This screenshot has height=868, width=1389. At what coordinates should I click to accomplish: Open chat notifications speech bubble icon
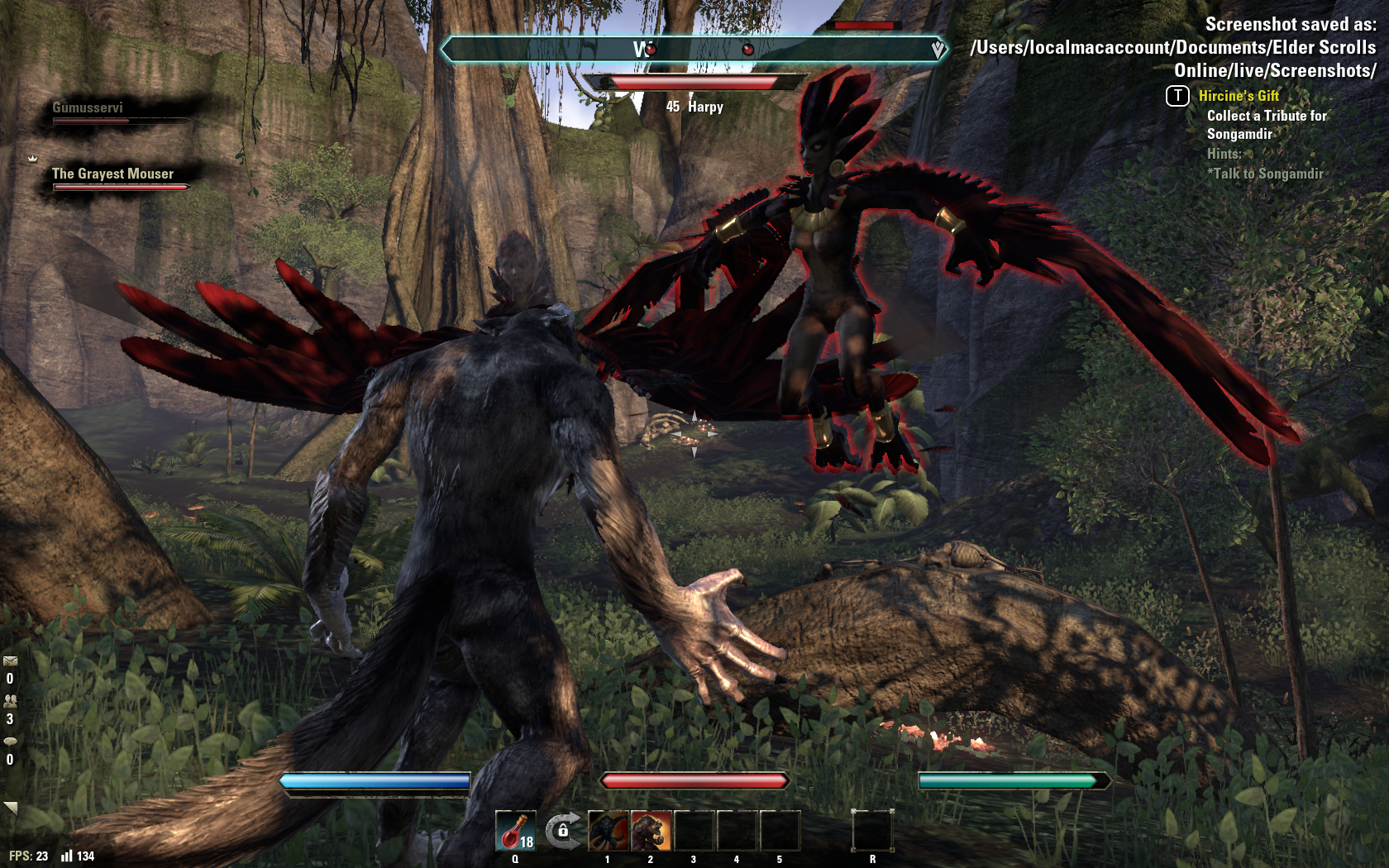10,742
